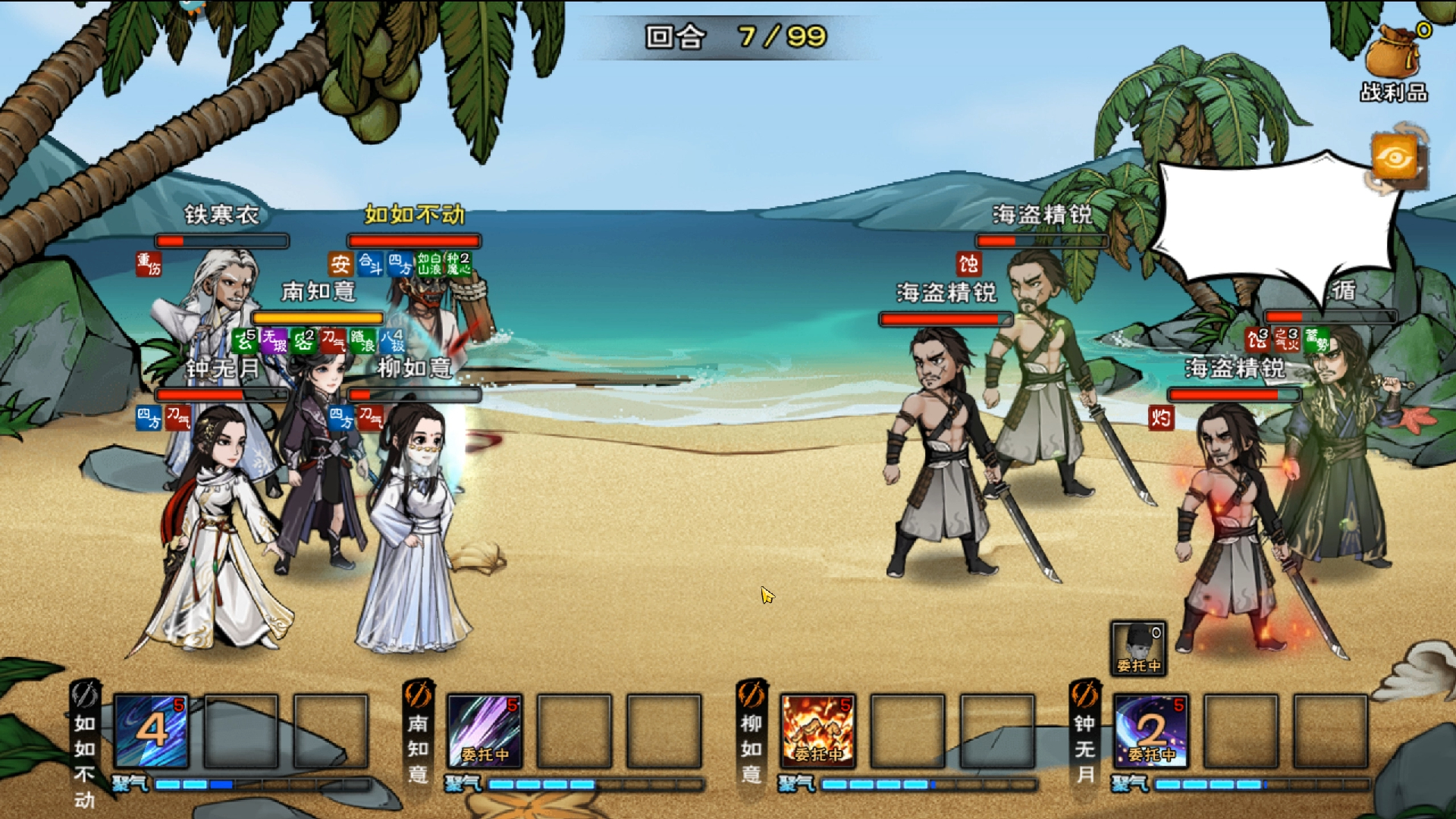Viewport: 1456px width, 819px height.
Task: Toggle the auto icon above 钟无月's bar name
Action: click(x=1084, y=695)
